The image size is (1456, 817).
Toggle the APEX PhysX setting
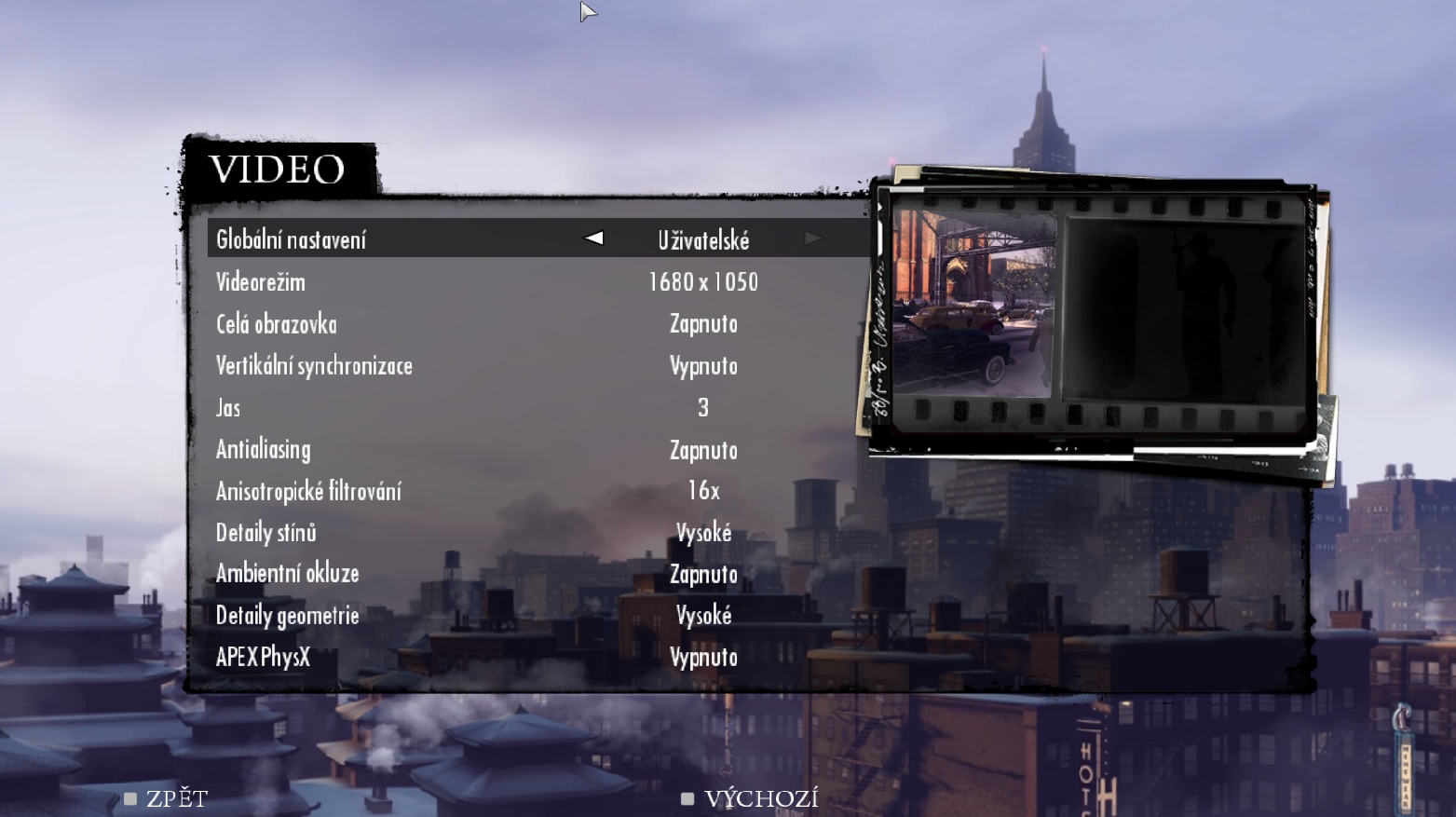702,657
